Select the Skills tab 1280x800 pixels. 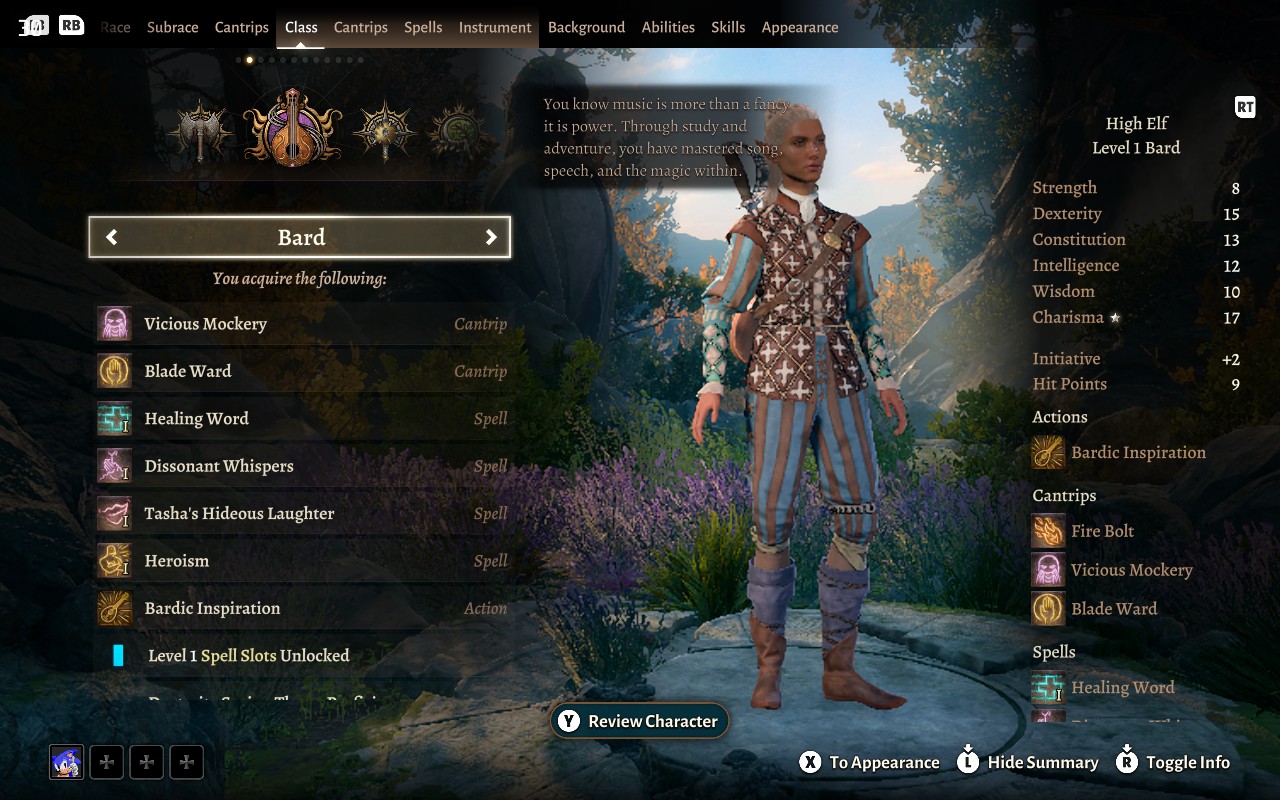(x=728, y=27)
